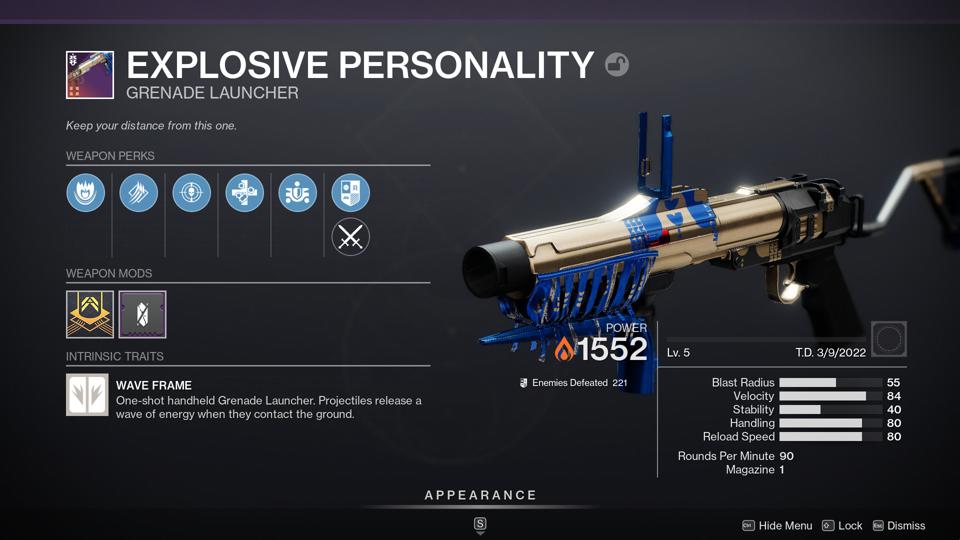Screen dimensions: 960x540
Task: Click the Explosive Personality weapon thumbnail
Action: [90, 75]
